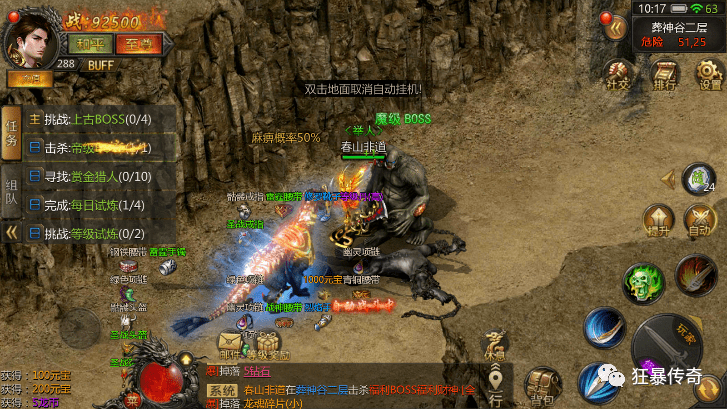Screen dimensions: 727x409
Task: Open the 排行 ranking menu
Action: (664, 74)
